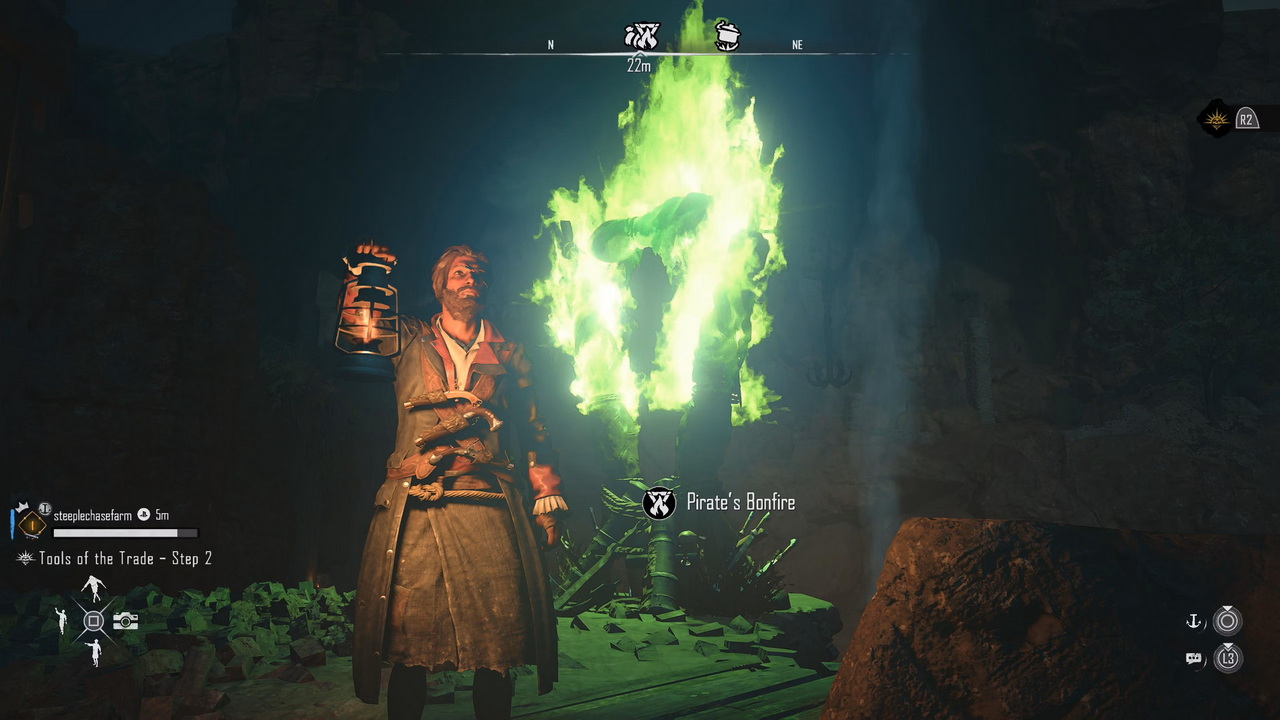Image resolution: width=1280 pixels, height=720 pixels.
Task: Select the cooking pot marker on the compass
Action: click(728, 37)
